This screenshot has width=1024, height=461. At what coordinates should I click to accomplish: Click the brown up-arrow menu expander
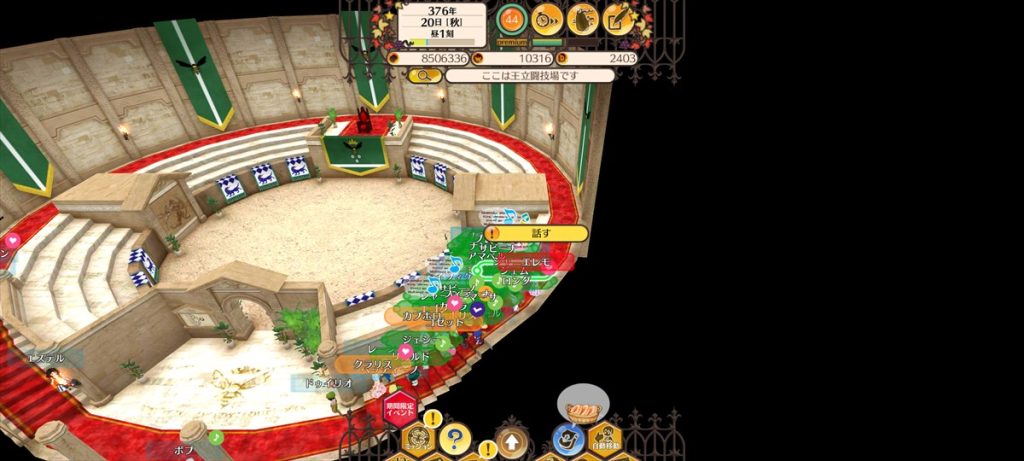pos(511,440)
